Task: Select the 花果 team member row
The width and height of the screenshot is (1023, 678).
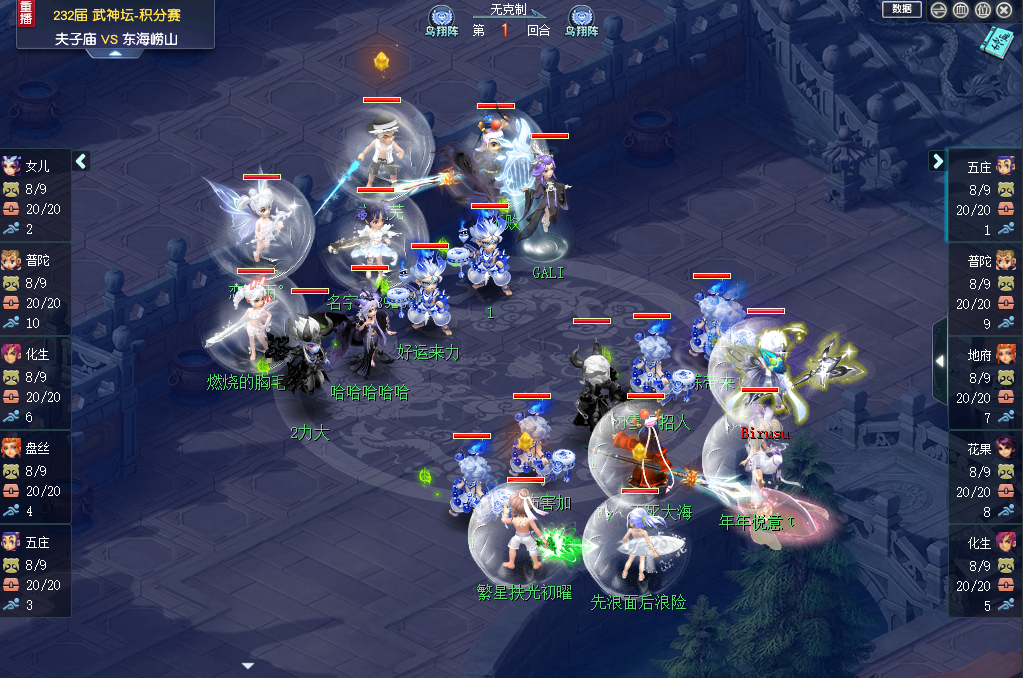Action: click(x=984, y=478)
